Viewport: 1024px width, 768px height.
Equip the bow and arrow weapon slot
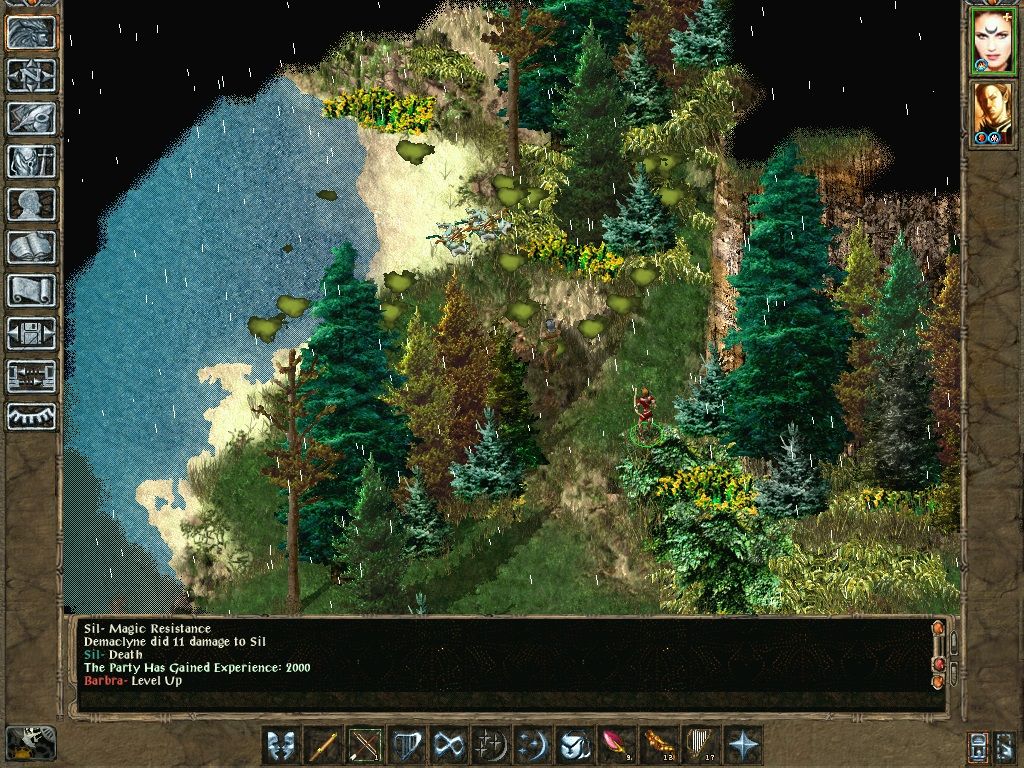click(x=365, y=745)
